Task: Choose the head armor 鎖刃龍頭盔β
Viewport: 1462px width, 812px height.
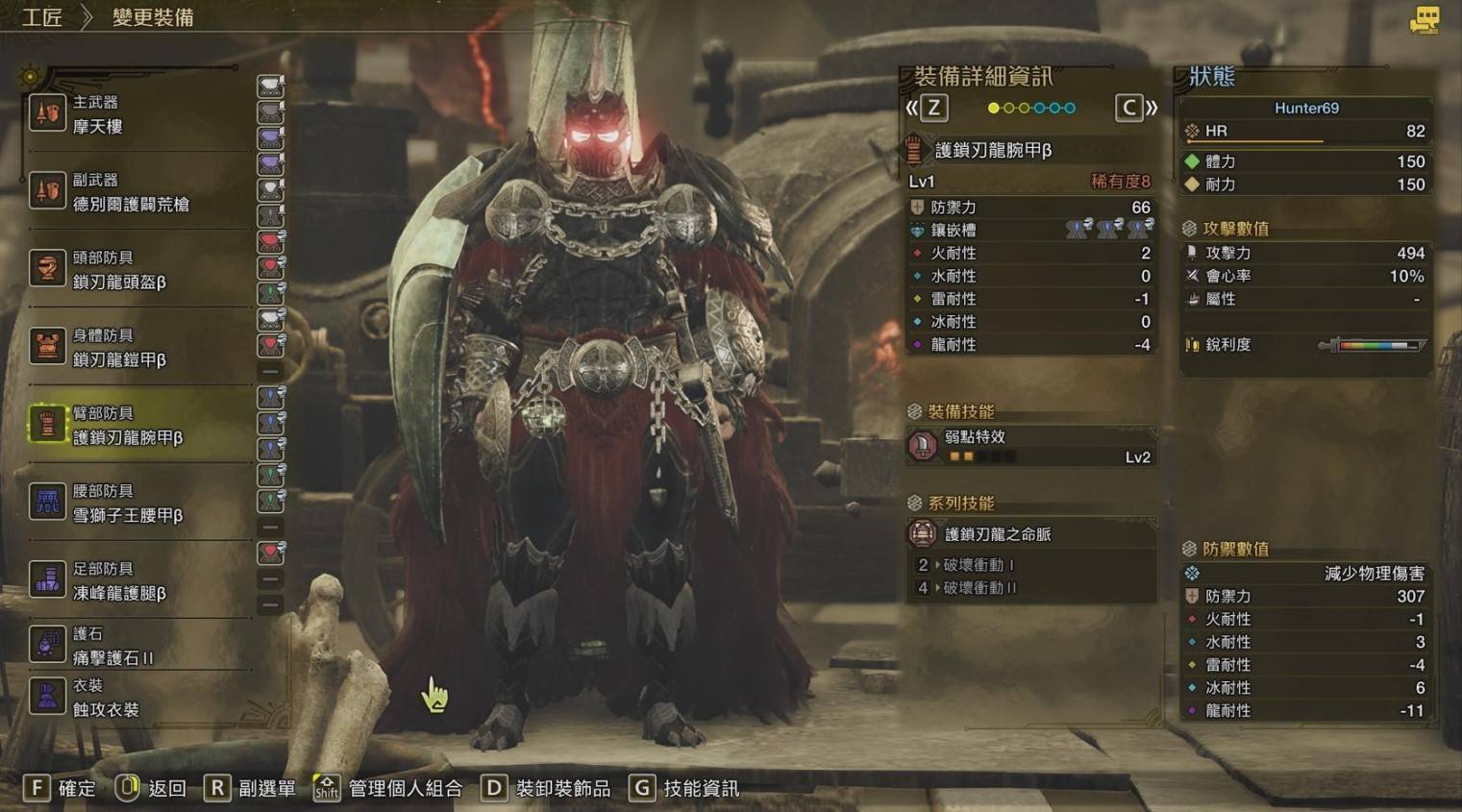Action: (135, 270)
